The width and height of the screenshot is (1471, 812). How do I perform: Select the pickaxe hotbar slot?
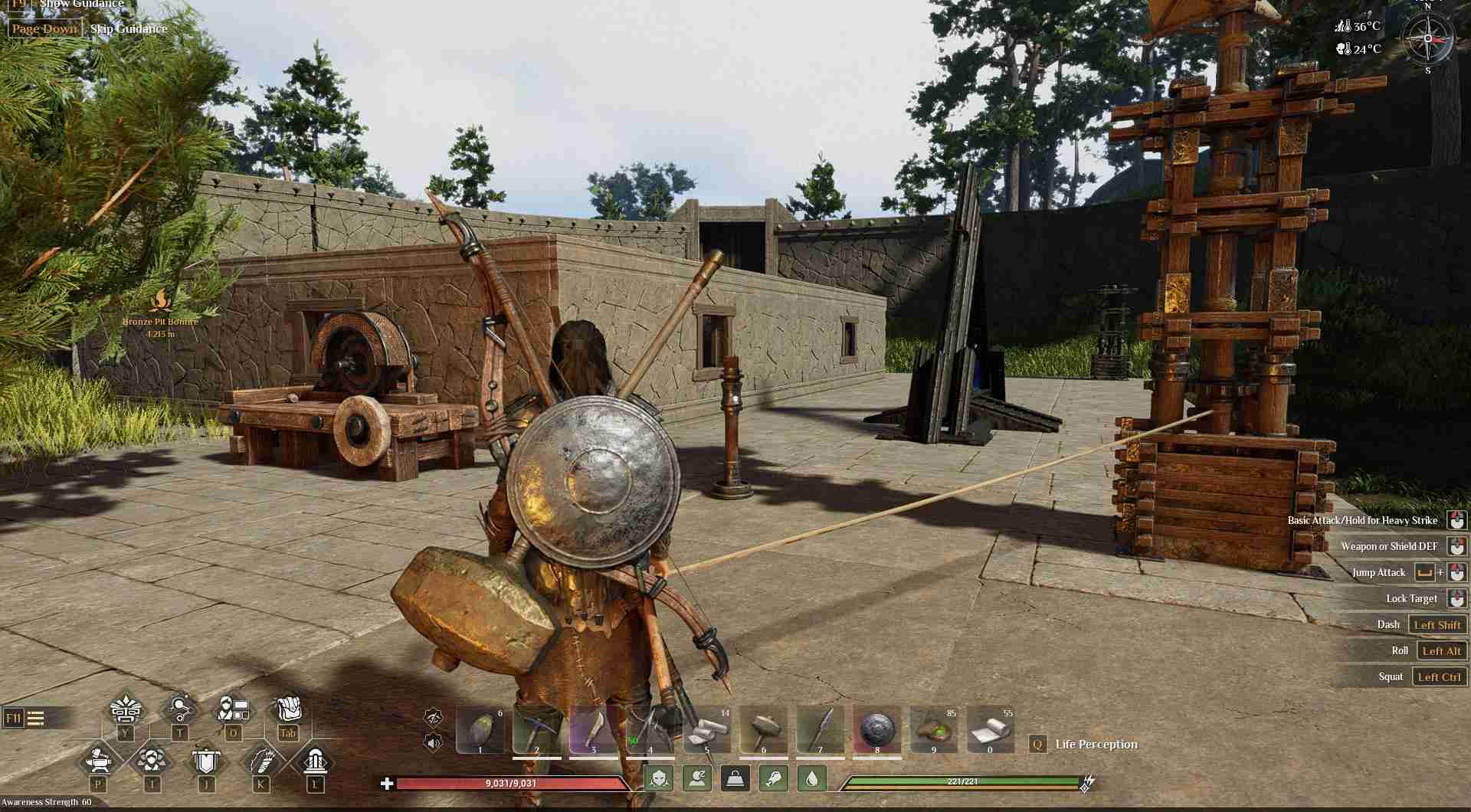point(536,729)
